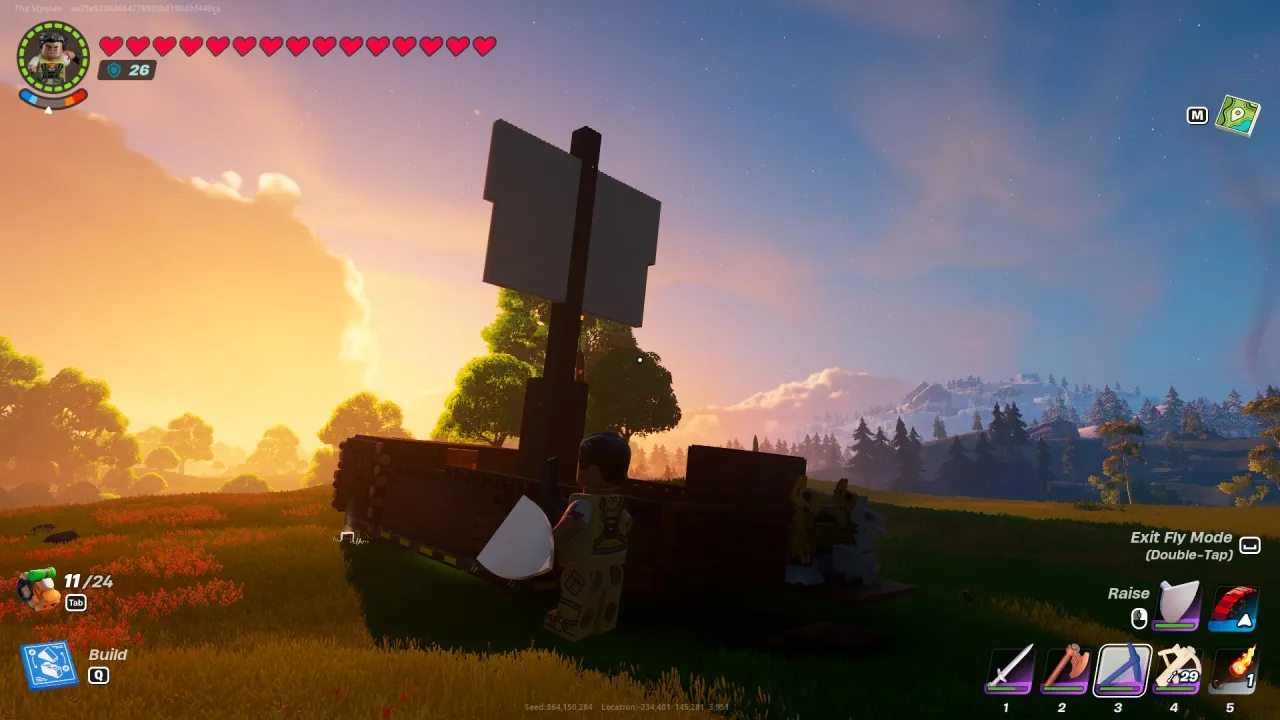Select the sword in hotbar slot 1
1280x720 pixels.
[x=1008, y=668]
